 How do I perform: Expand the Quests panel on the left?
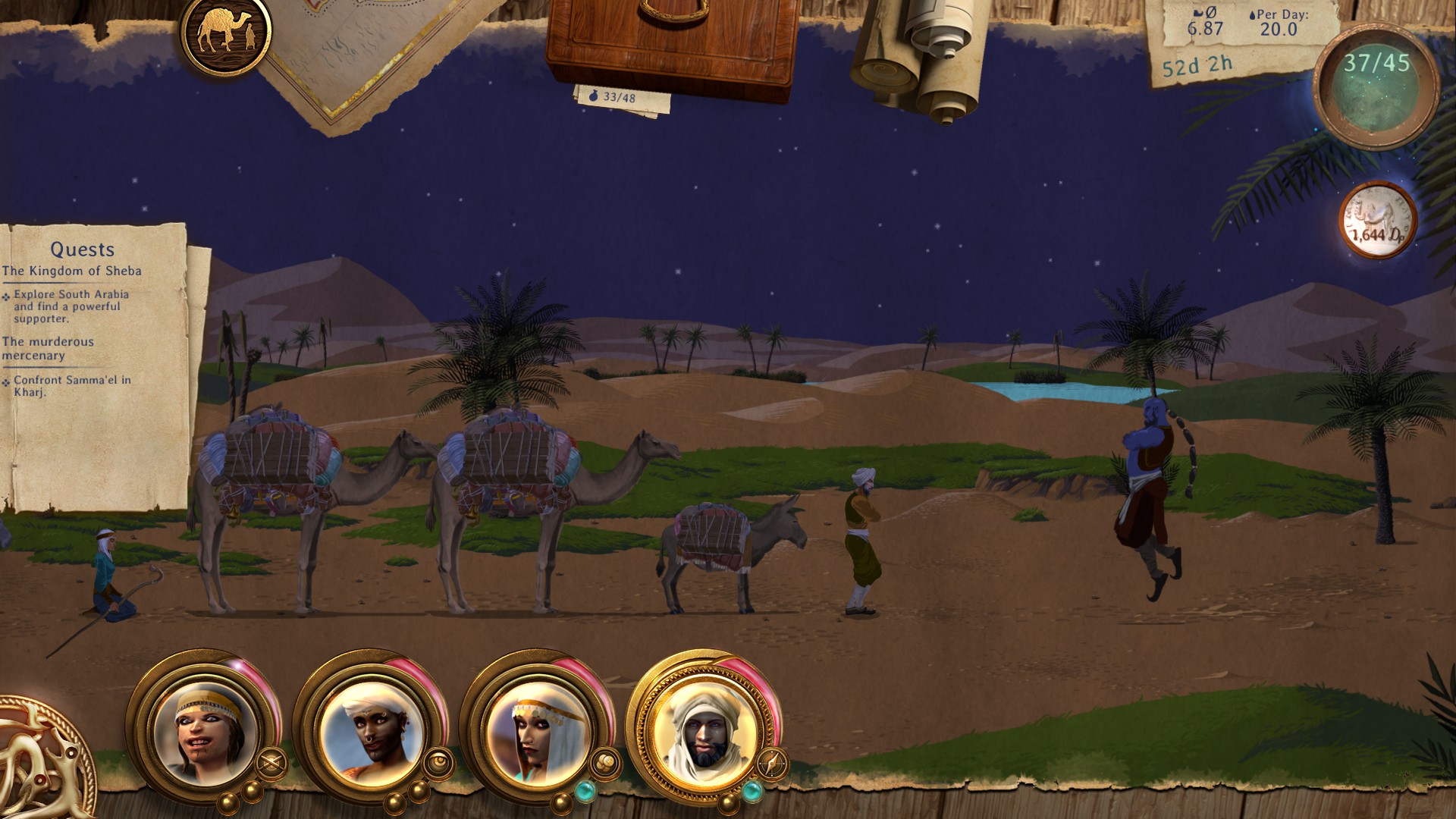pyautogui.click(x=83, y=248)
